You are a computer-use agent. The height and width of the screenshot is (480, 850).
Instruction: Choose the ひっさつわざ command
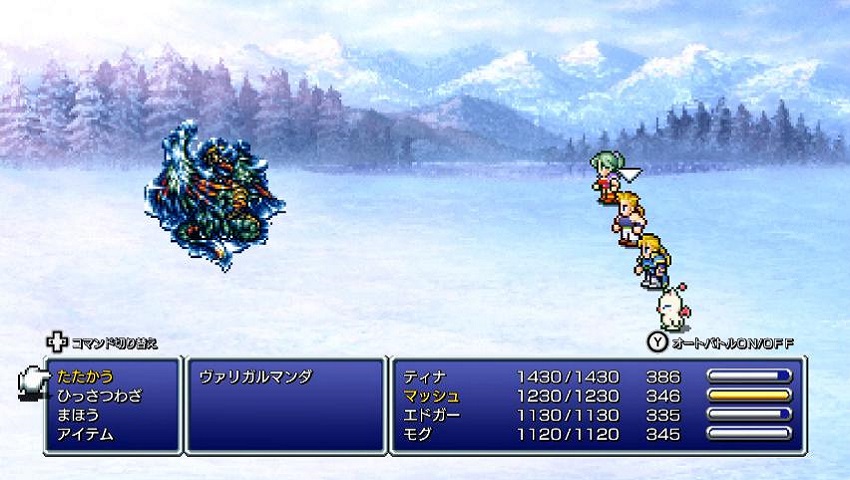pyautogui.click(x=99, y=396)
